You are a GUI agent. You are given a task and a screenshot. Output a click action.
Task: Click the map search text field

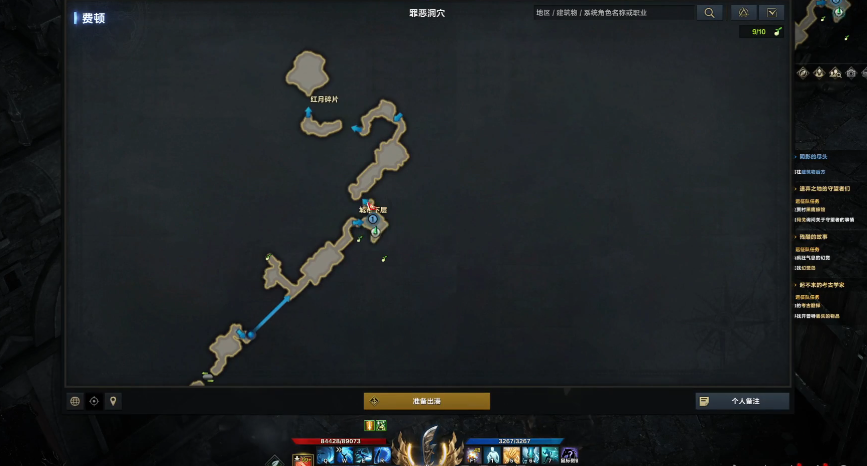pos(612,13)
